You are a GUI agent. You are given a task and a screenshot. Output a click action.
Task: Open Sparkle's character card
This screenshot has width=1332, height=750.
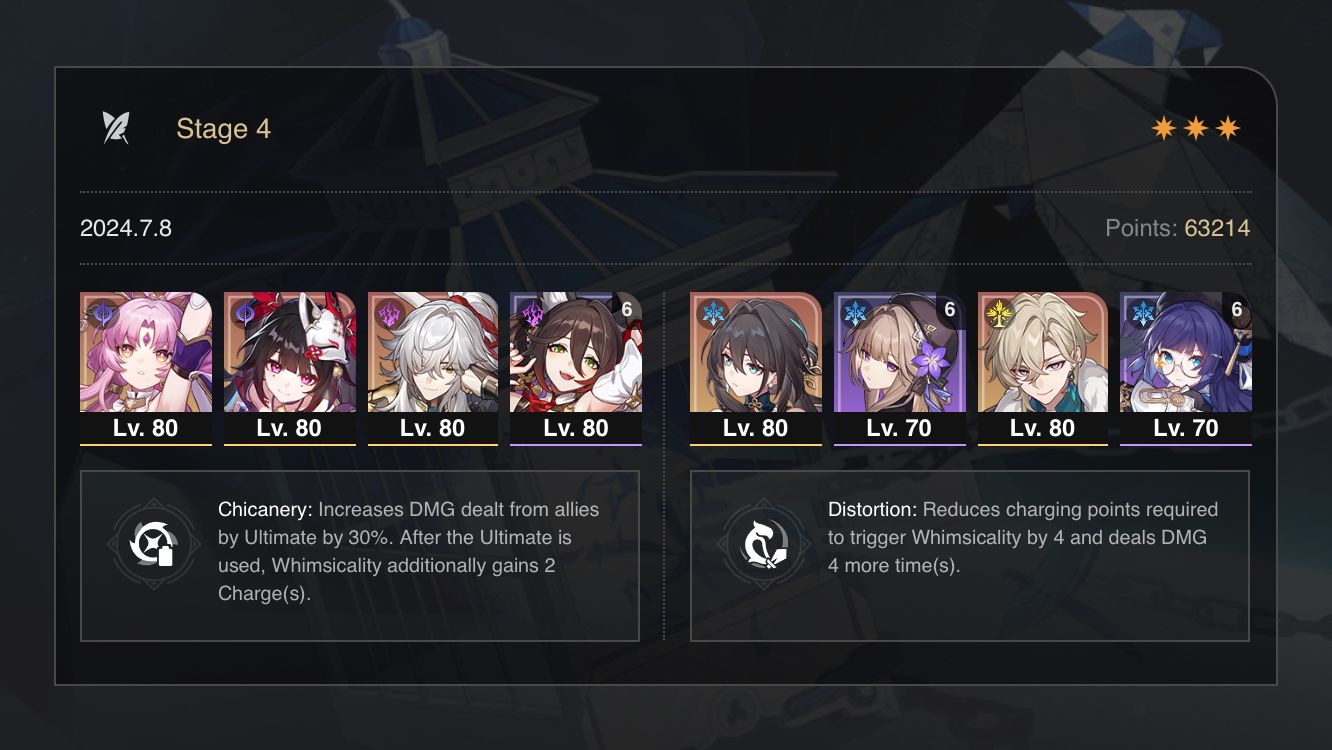(x=290, y=355)
